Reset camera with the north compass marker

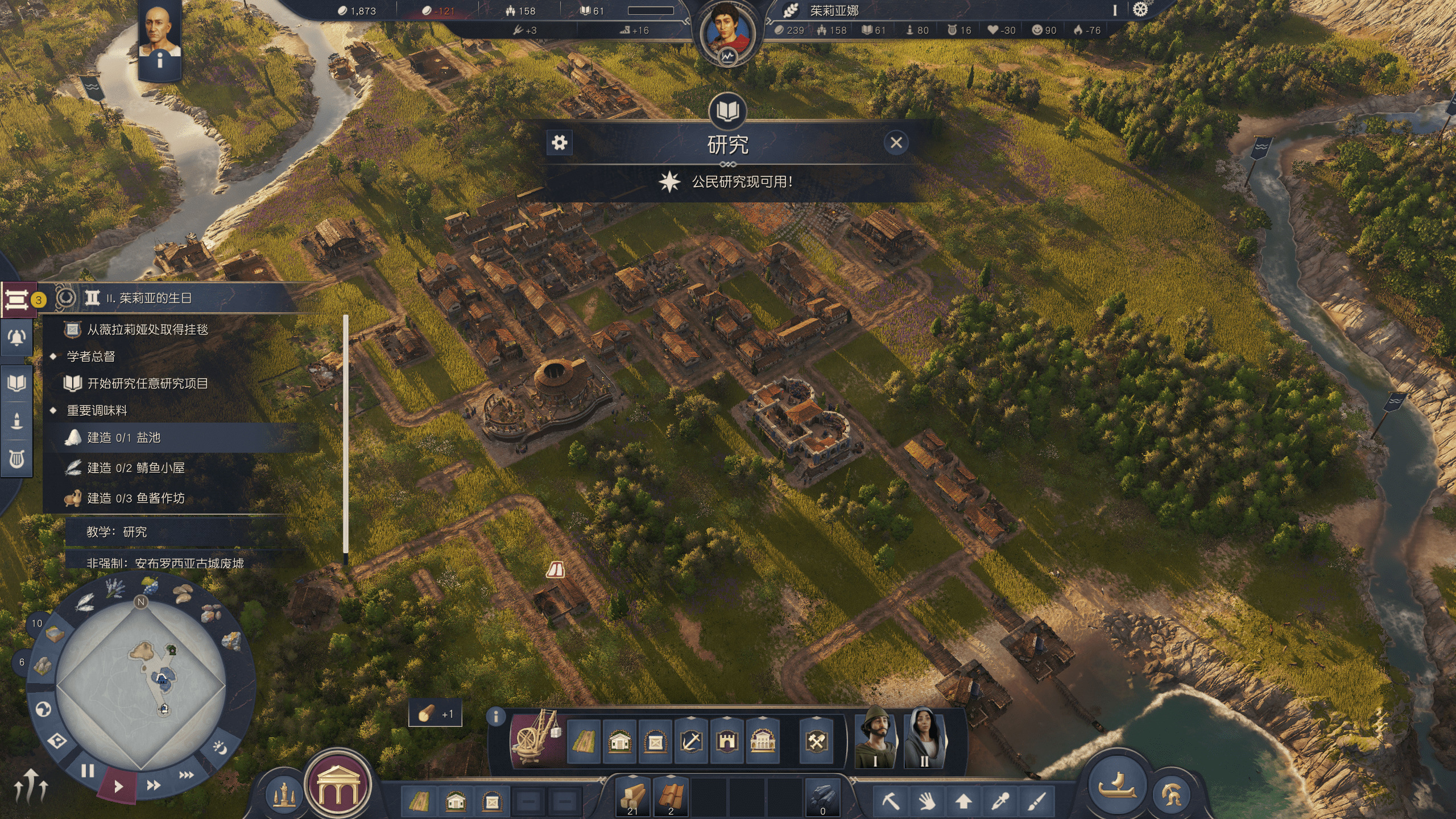(x=141, y=602)
